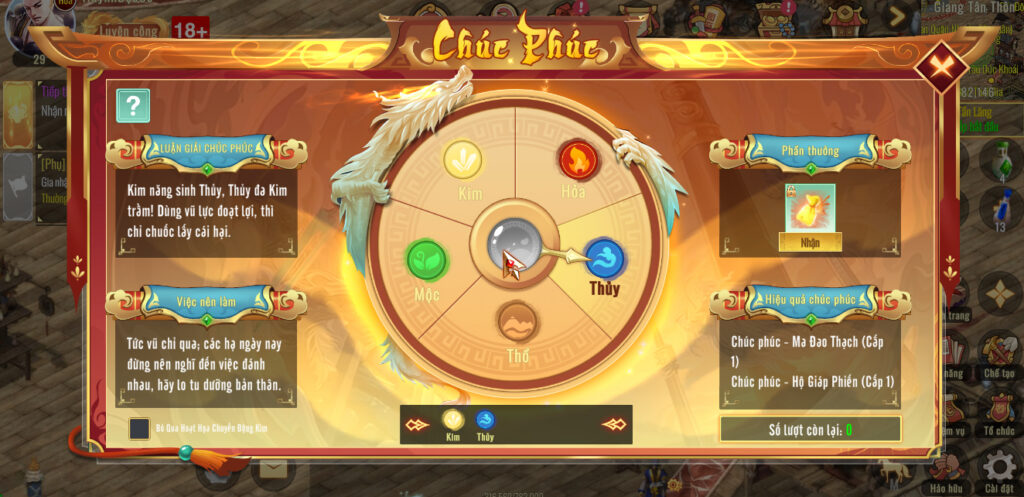This screenshot has width=1024, height=497.
Task: Open the Chế tạo crafting icon
Action: 998,350
